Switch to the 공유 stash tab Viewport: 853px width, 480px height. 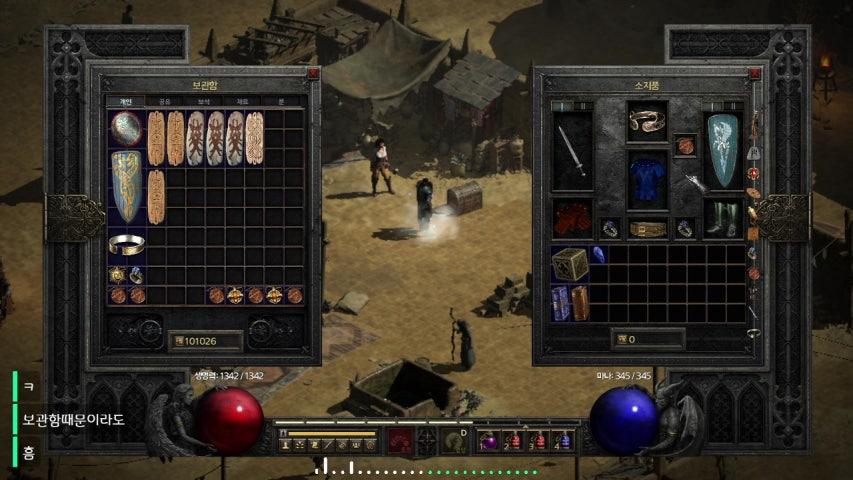(164, 102)
